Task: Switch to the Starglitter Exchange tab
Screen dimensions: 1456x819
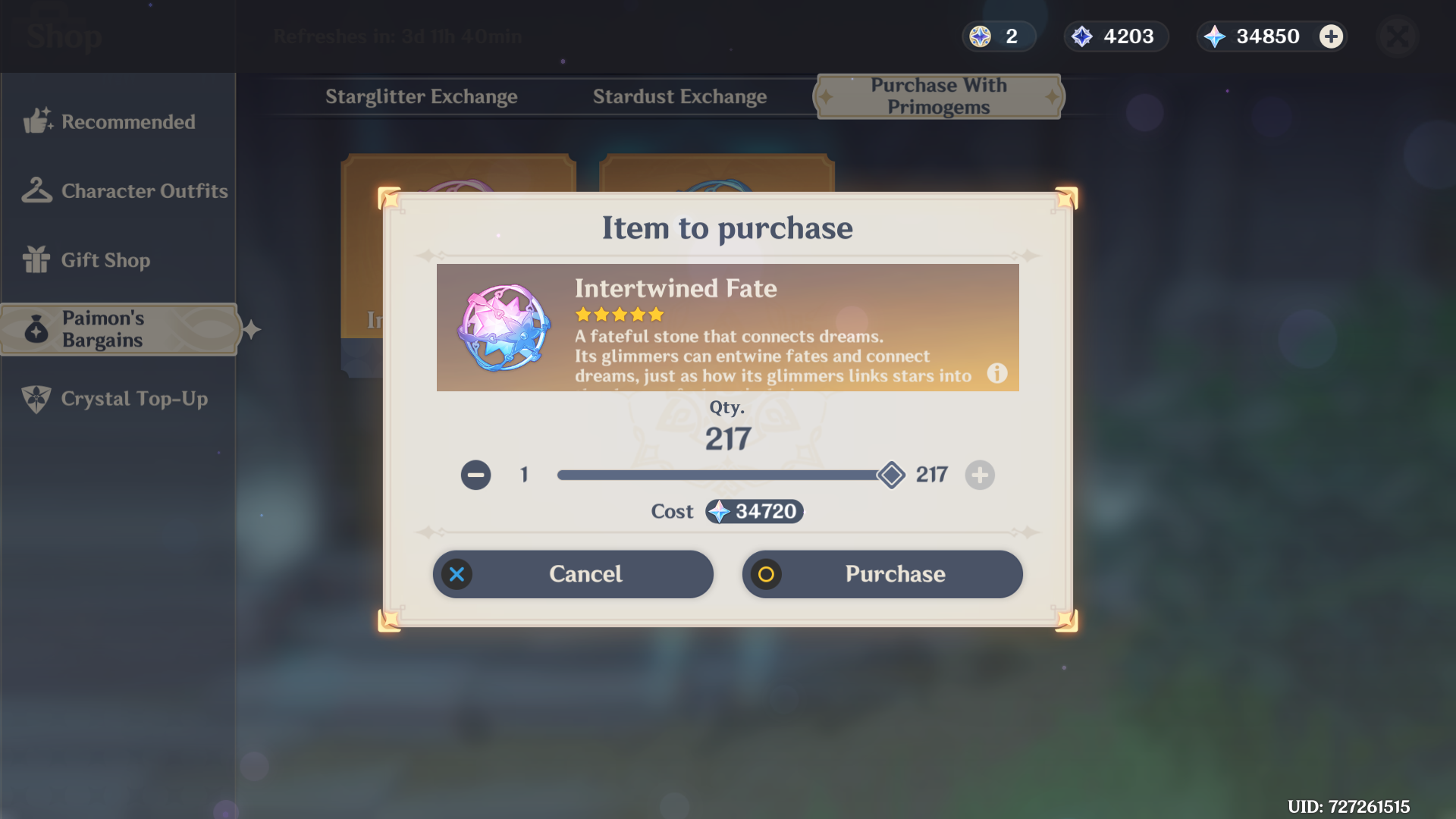Action: click(422, 96)
